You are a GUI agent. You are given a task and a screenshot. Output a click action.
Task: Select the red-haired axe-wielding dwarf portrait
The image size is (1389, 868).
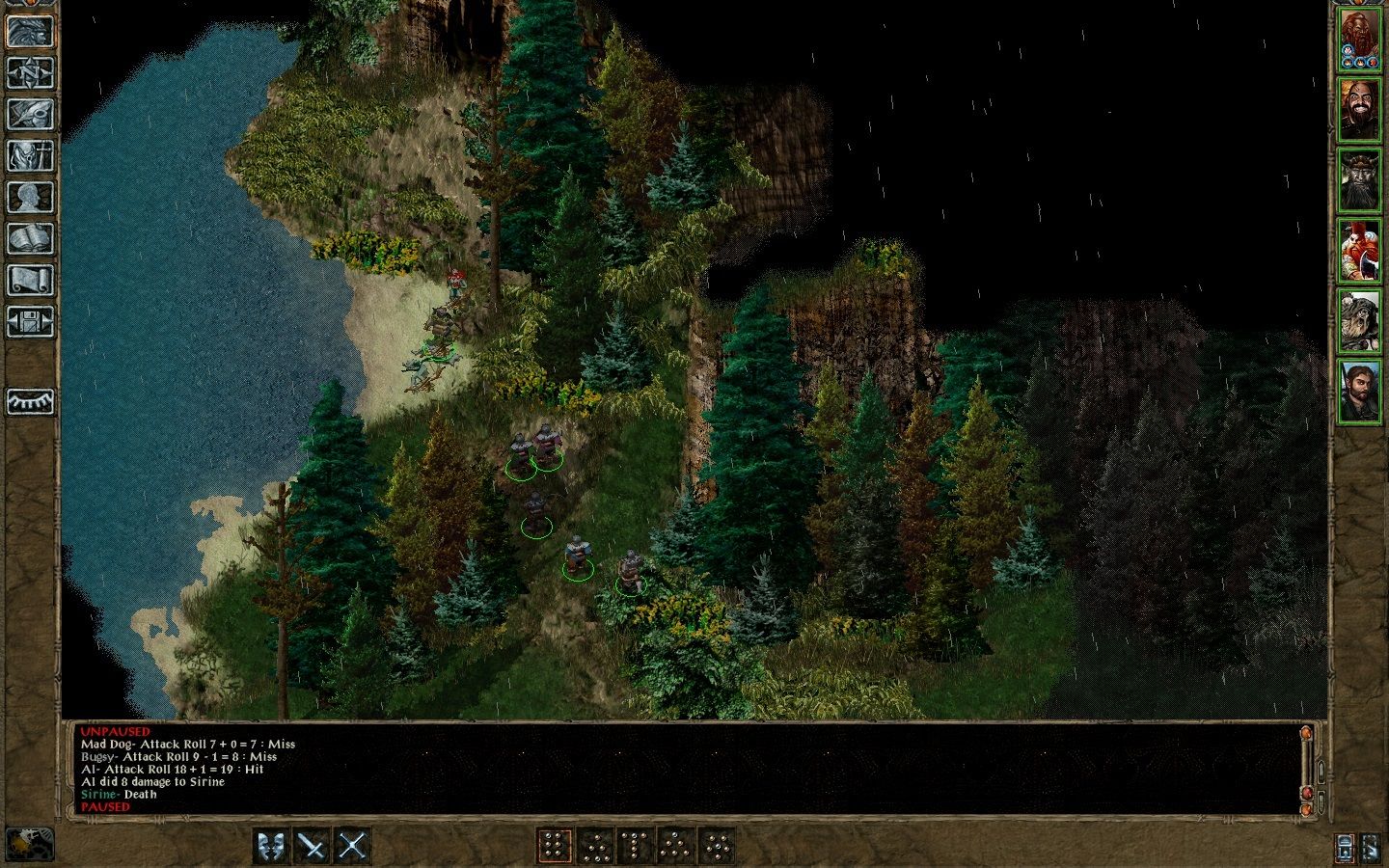pyautogui.click(x=1360, y=251)
